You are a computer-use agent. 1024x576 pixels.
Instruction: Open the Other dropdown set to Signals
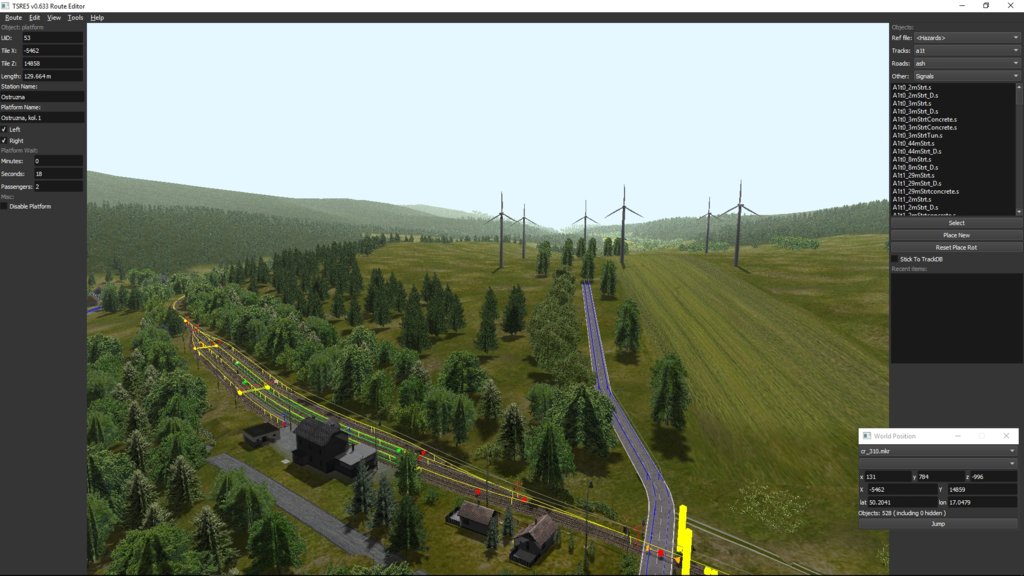pos(967,76)
